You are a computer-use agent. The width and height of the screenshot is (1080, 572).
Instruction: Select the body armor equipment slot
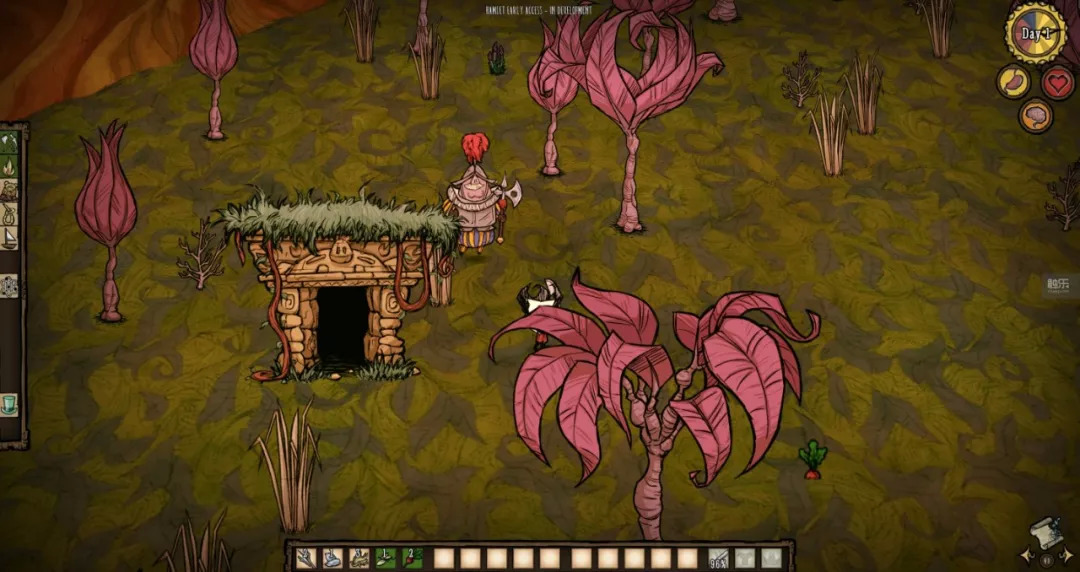coord(745,558)
